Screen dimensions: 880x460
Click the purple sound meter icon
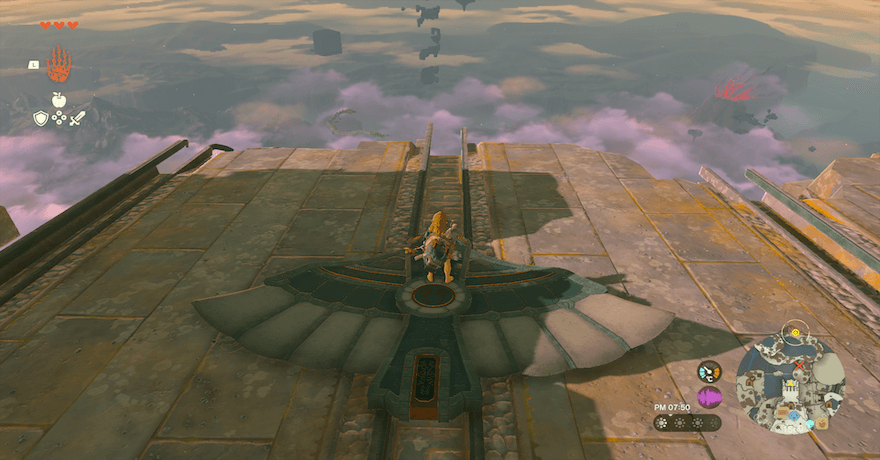click(709, 398)
